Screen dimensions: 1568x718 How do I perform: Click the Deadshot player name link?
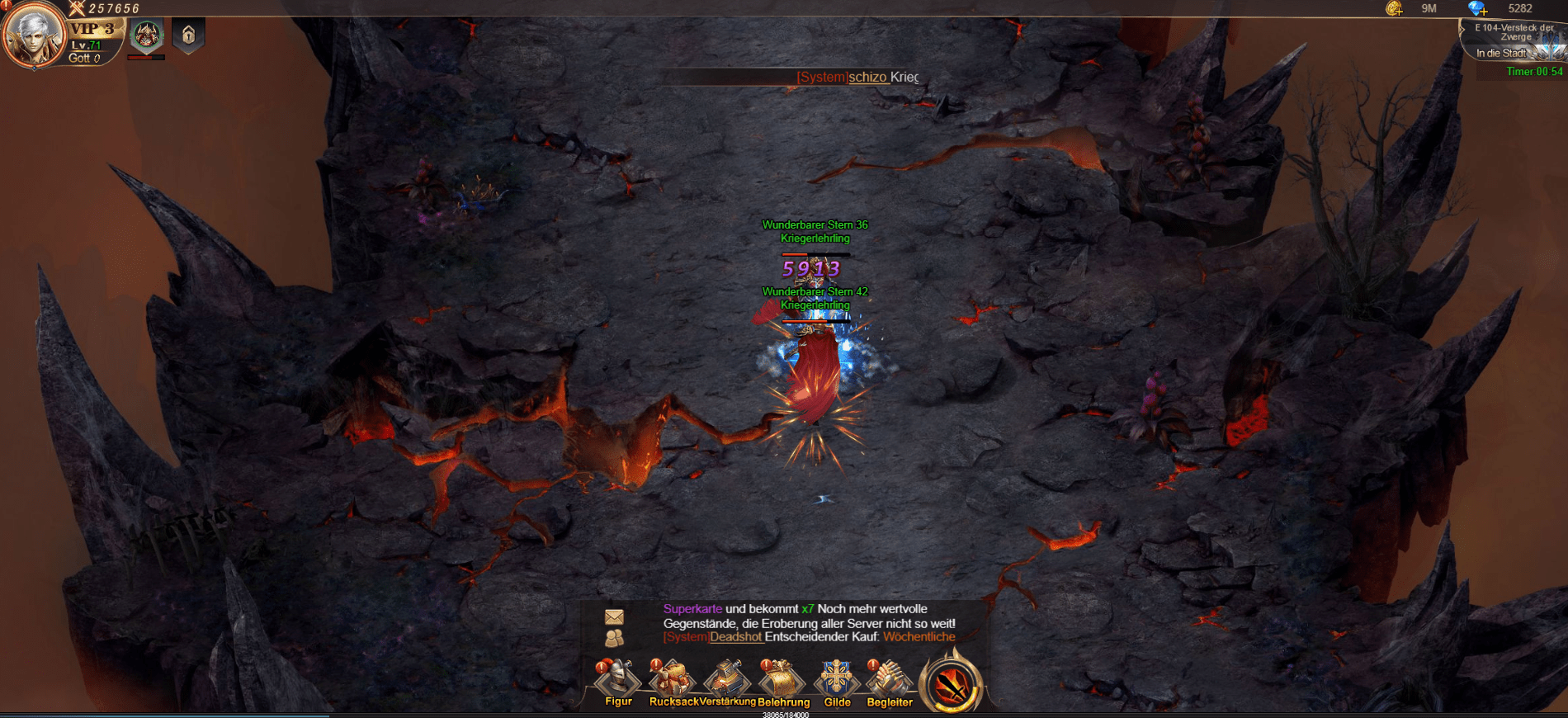735,637
